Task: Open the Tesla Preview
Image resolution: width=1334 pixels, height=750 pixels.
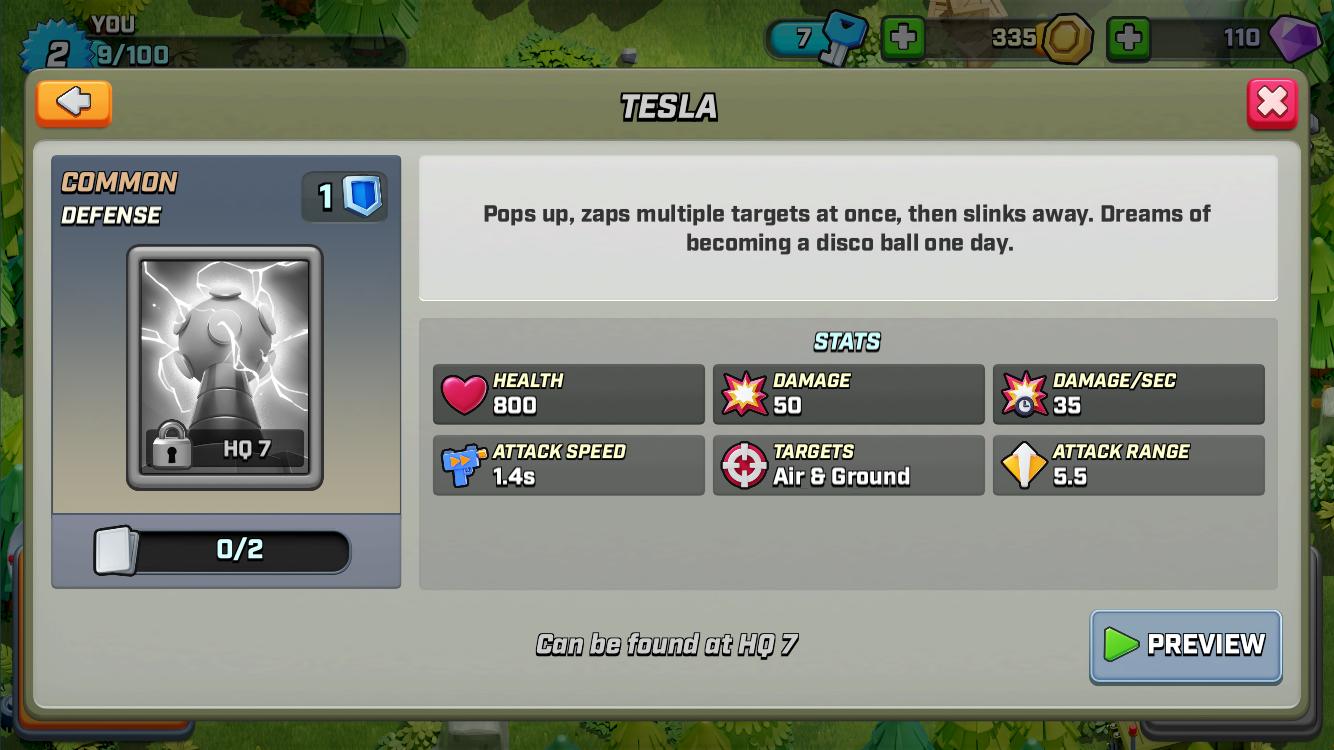Action: [x=1185, y=645]
